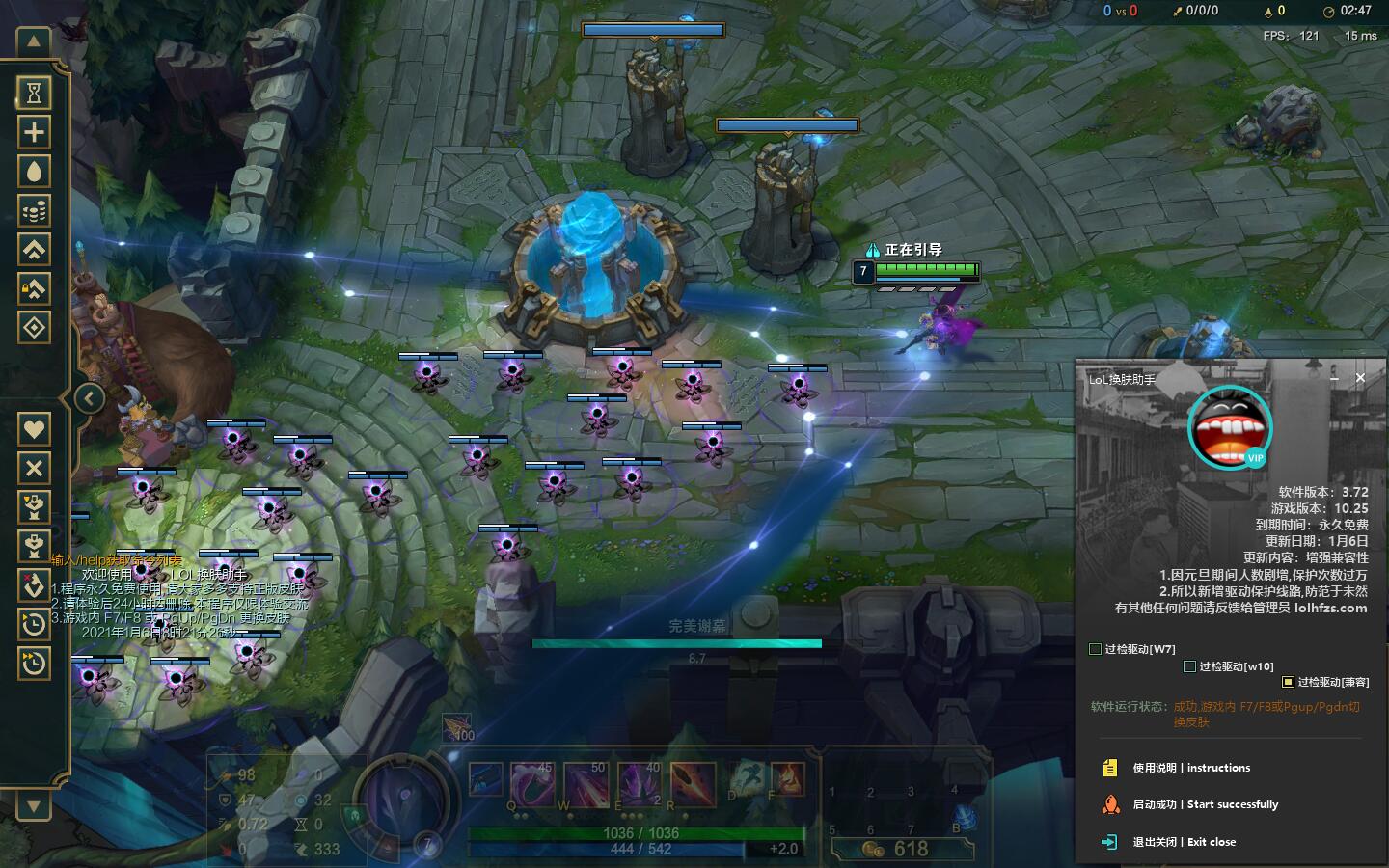Click the clock cooldown reset icon
The image size is (1389, 868).
click(x=34, y=624)
